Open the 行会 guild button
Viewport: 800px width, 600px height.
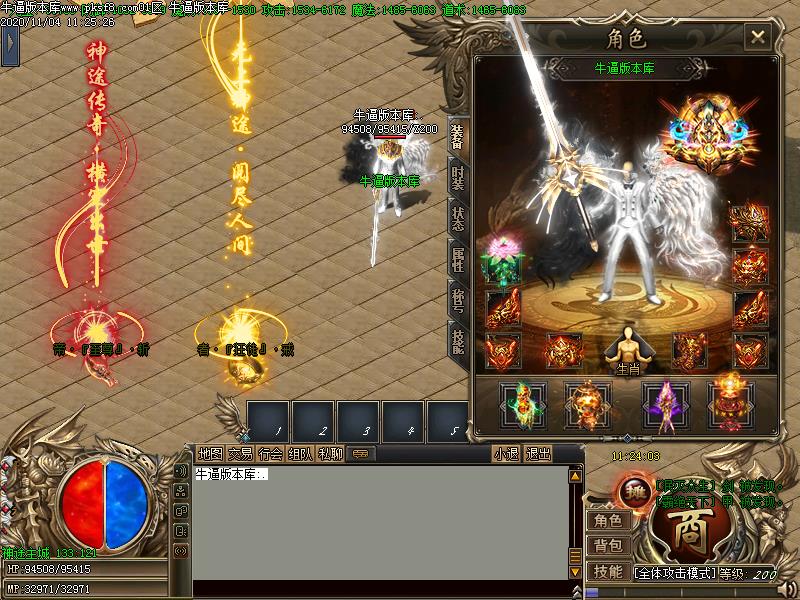(270, 453)
